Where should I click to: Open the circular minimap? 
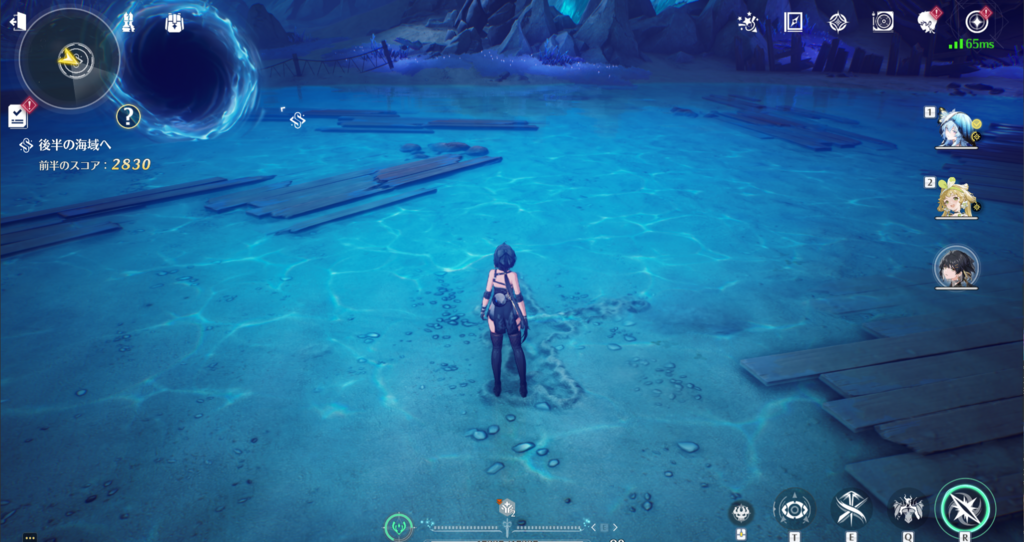pyautogui.click(x=69, y=59)
